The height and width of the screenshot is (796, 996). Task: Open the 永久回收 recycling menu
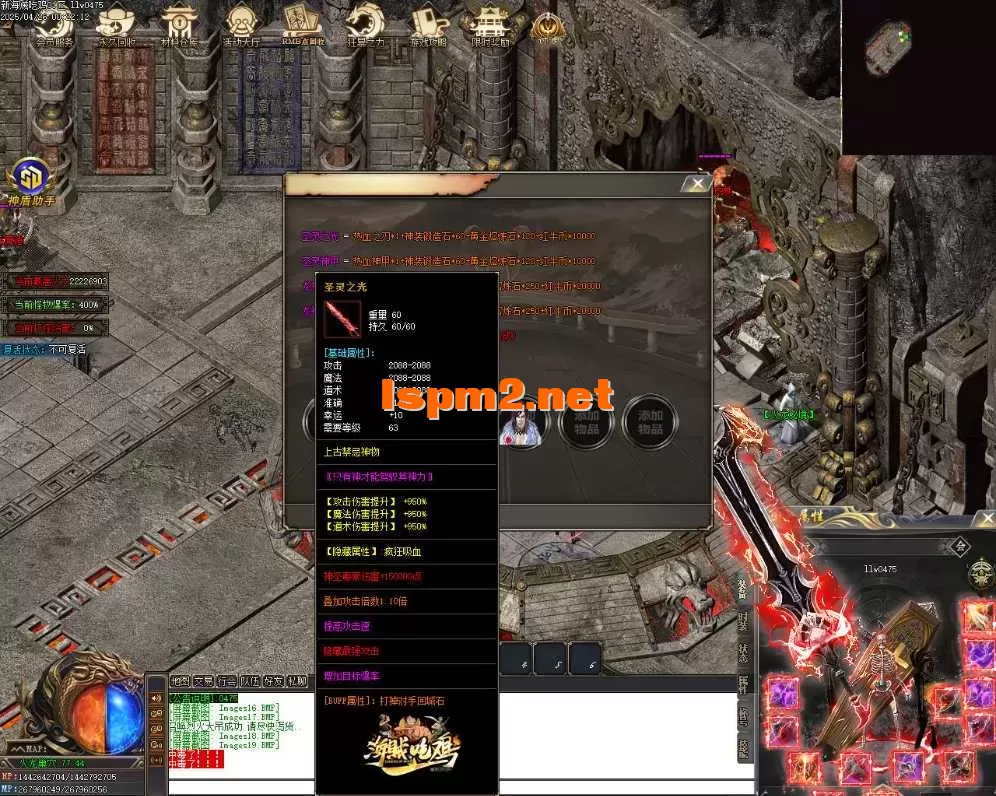click(117, 26)
